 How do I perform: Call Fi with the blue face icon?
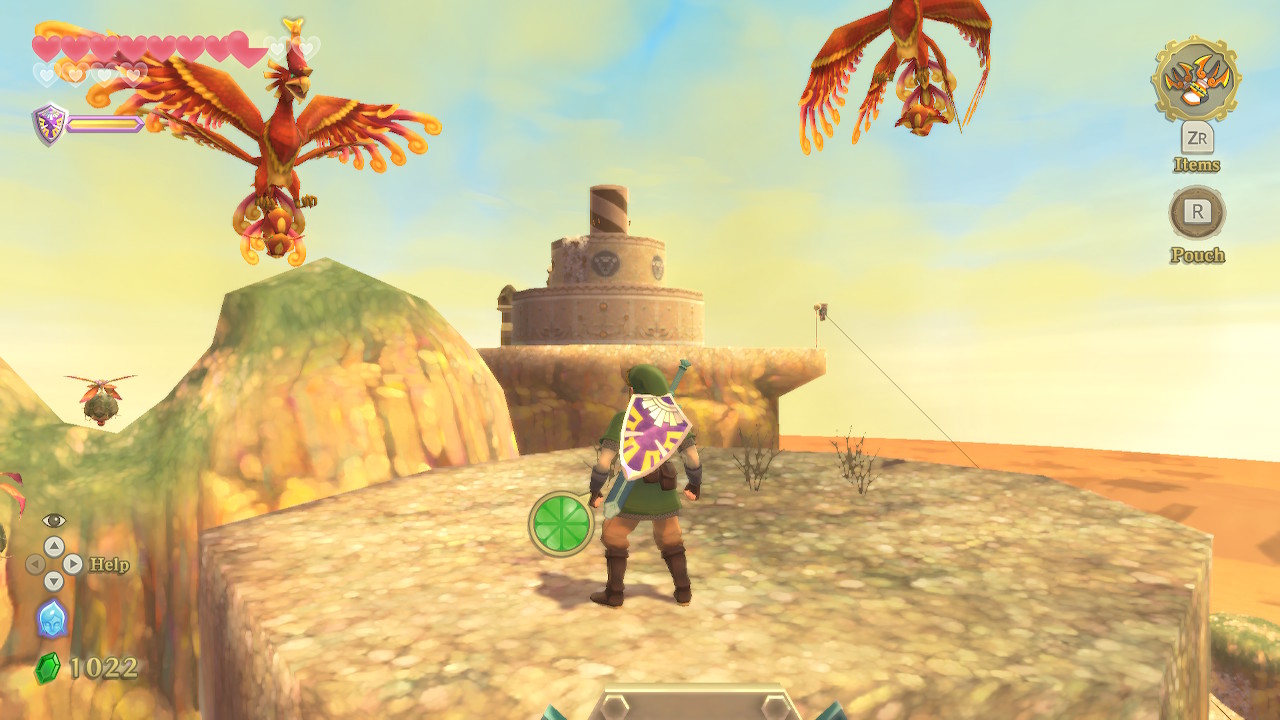[52, 618]
